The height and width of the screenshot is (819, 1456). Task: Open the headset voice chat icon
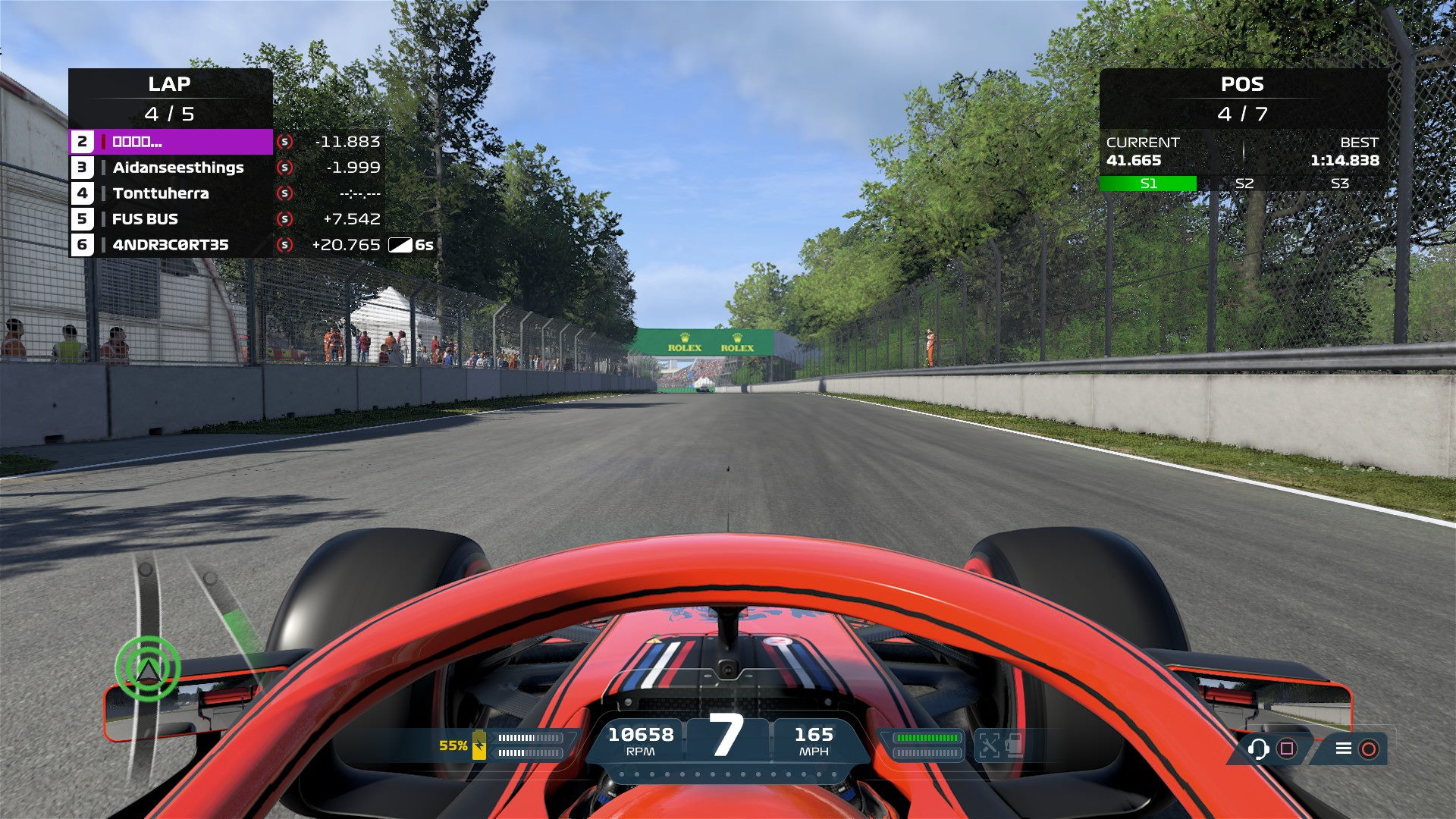click(x=1258, y=749)
